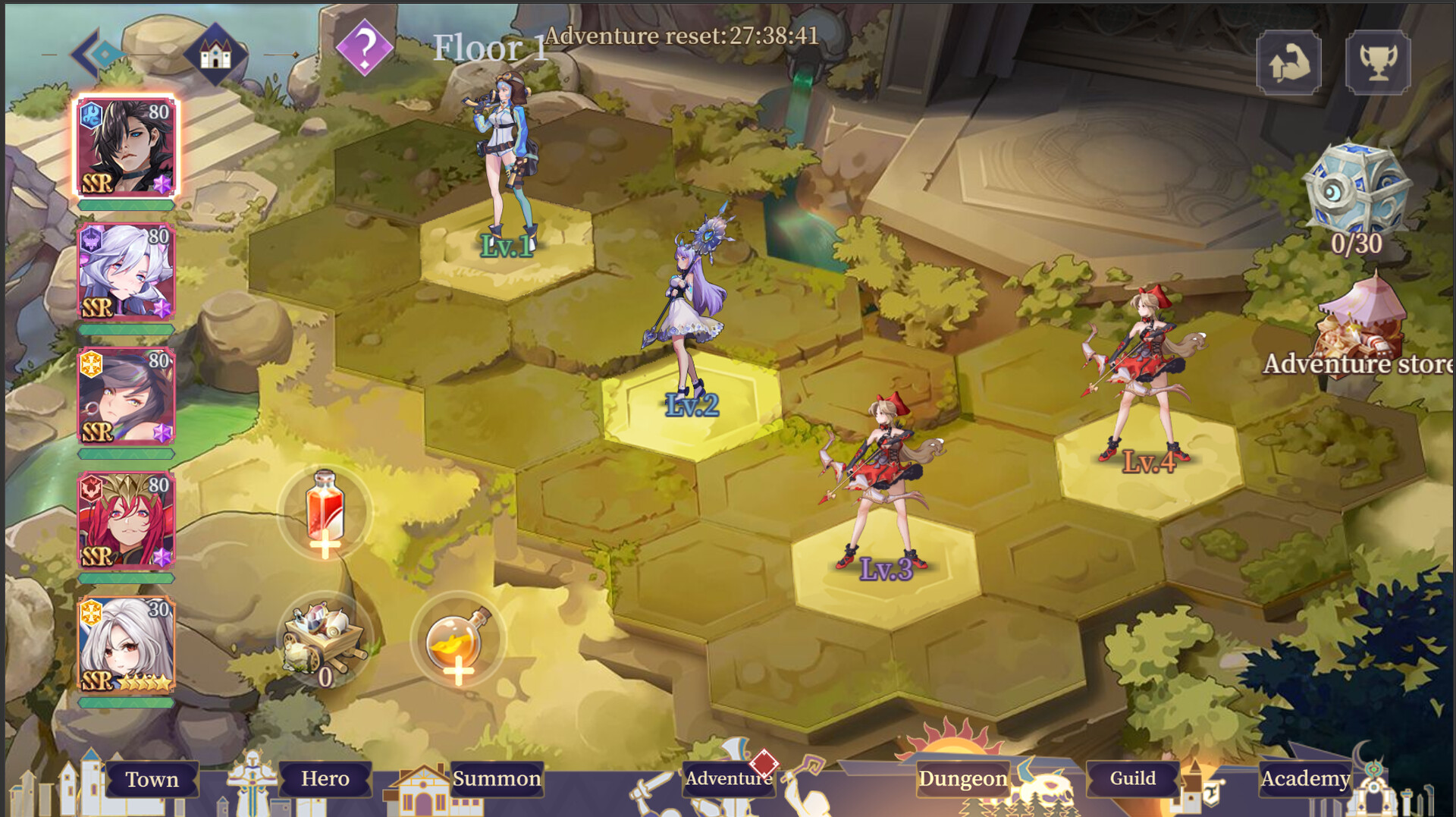Switch to the Town tab
The width and height of the screenshot is (1456, 817).
click(153, 779)
